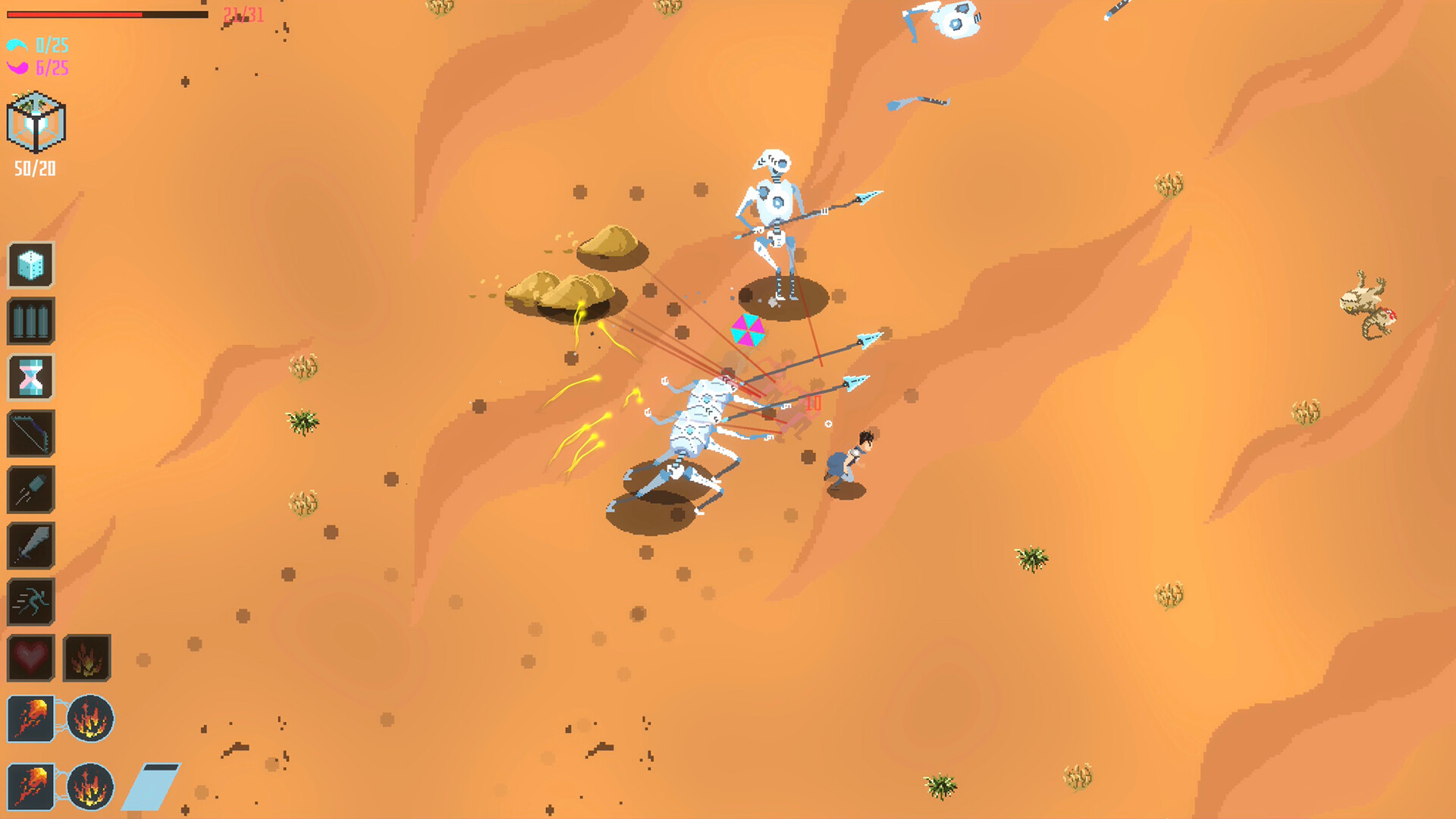Click the heart health ability icon
This screenshot has height=819, width=1456.
point(31,657)
